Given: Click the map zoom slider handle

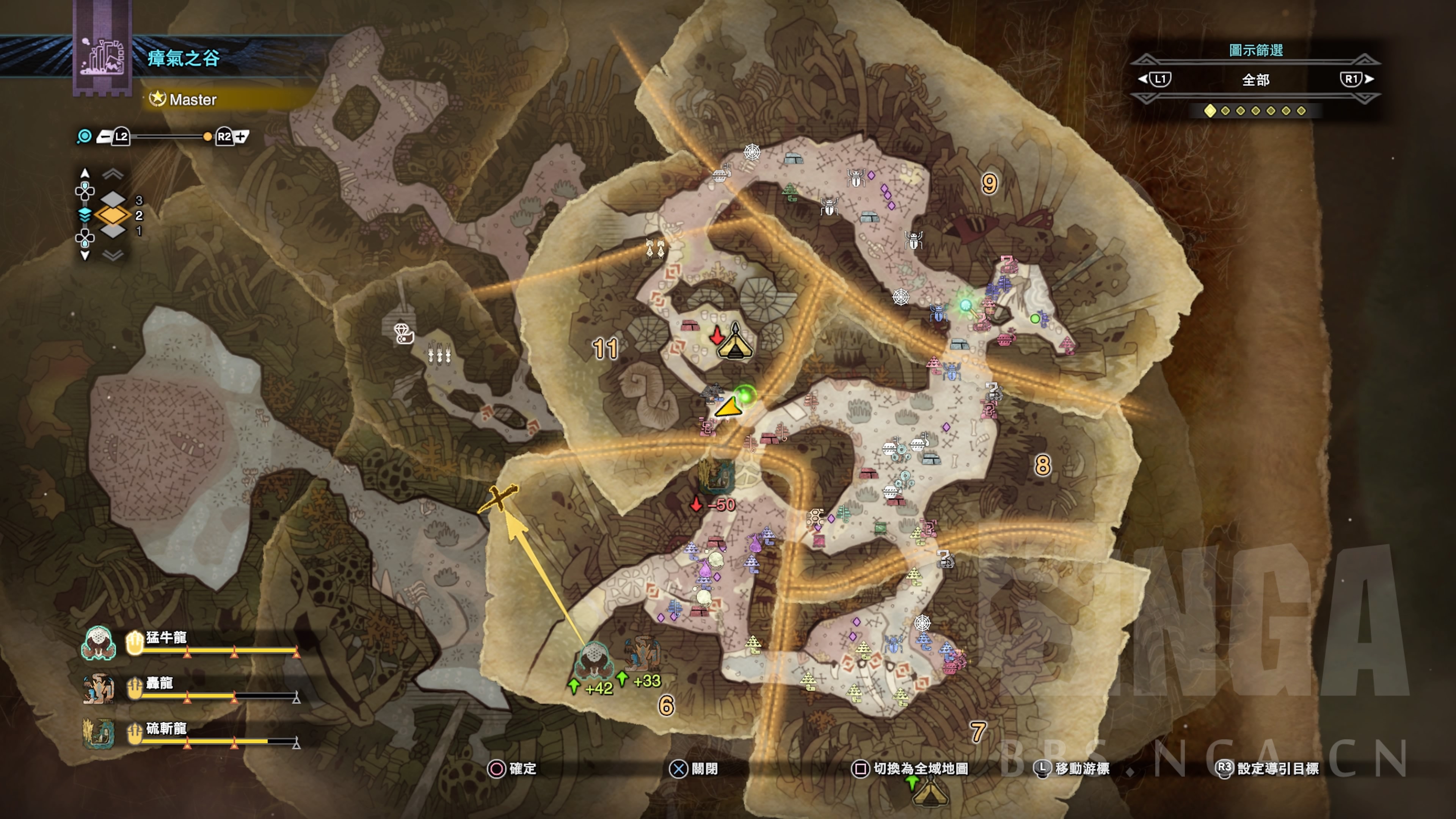Looking at the screenshot, I should tap(207, 137).
